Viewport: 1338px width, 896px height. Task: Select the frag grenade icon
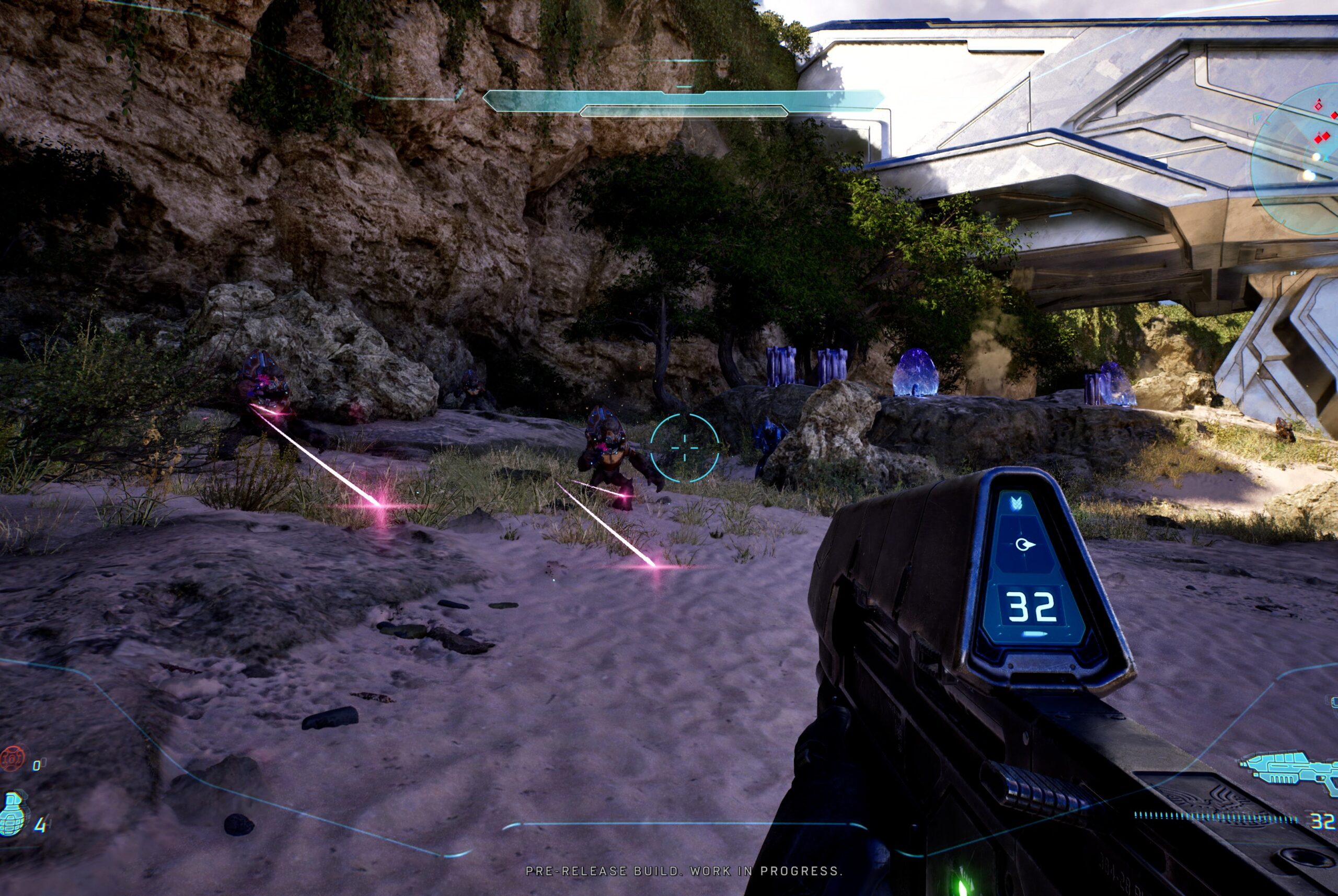[14, 812]
